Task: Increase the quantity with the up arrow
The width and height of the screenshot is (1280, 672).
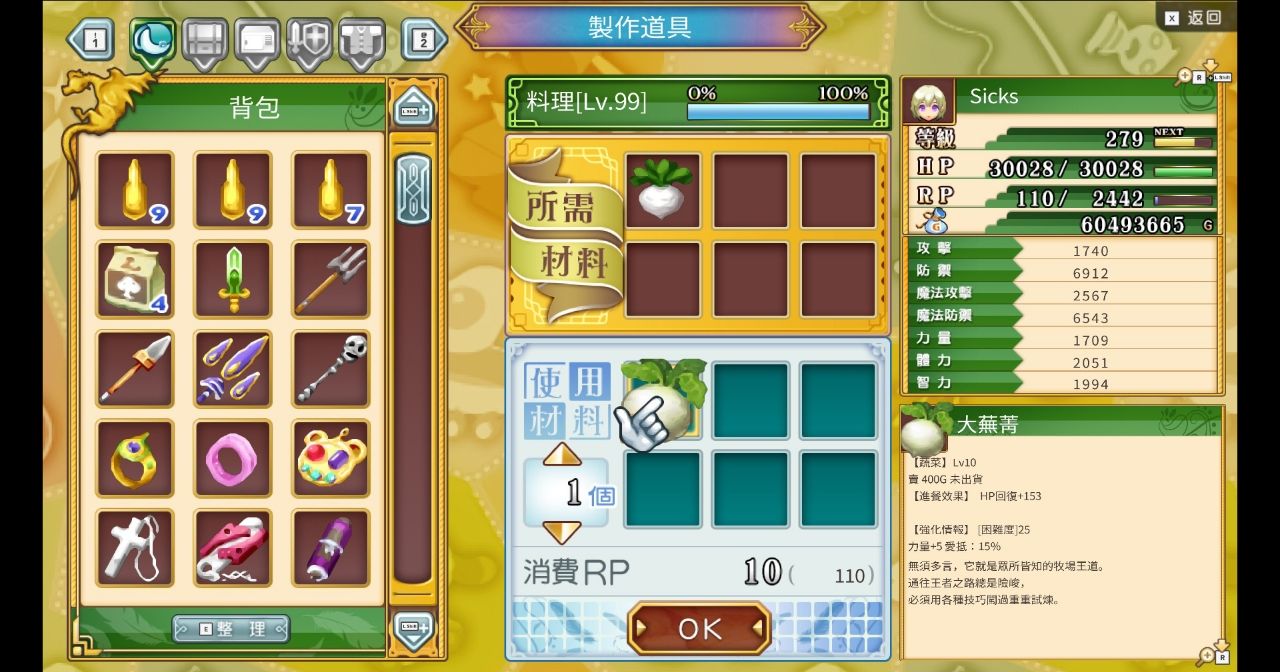Action: click(562, 454)
